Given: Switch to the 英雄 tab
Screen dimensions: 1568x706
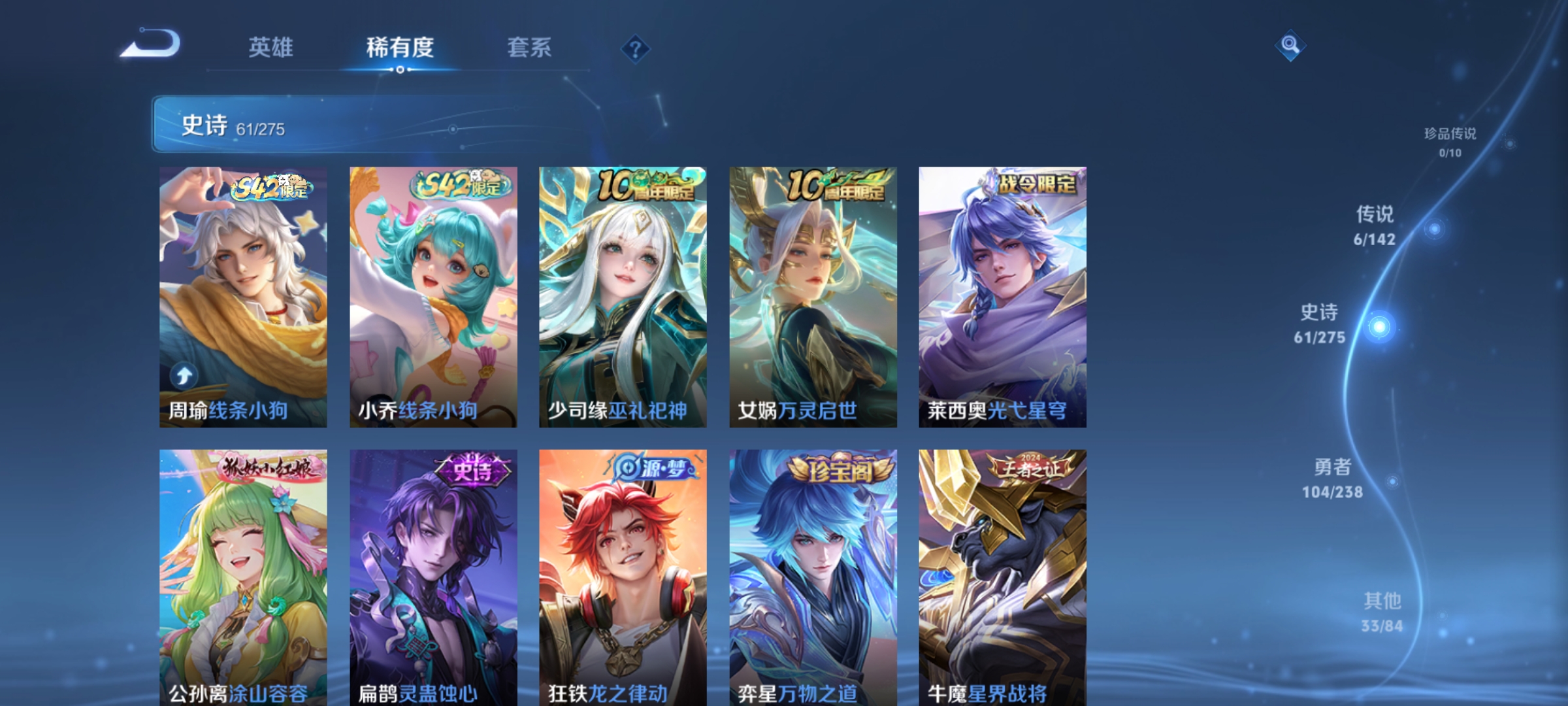Looking at the screenshot, I should pyautogui.click(x=270, y=48).
